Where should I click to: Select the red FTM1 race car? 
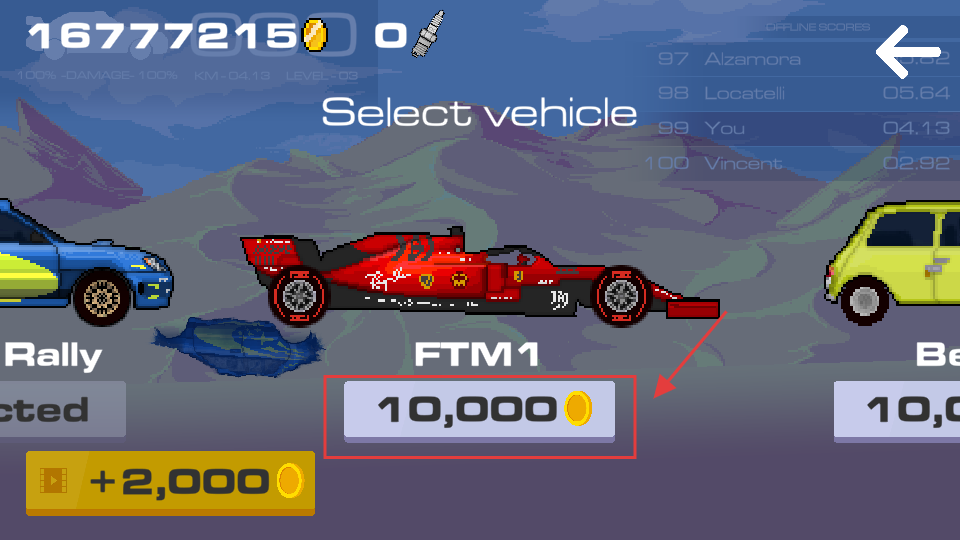(x=480, y=277)
